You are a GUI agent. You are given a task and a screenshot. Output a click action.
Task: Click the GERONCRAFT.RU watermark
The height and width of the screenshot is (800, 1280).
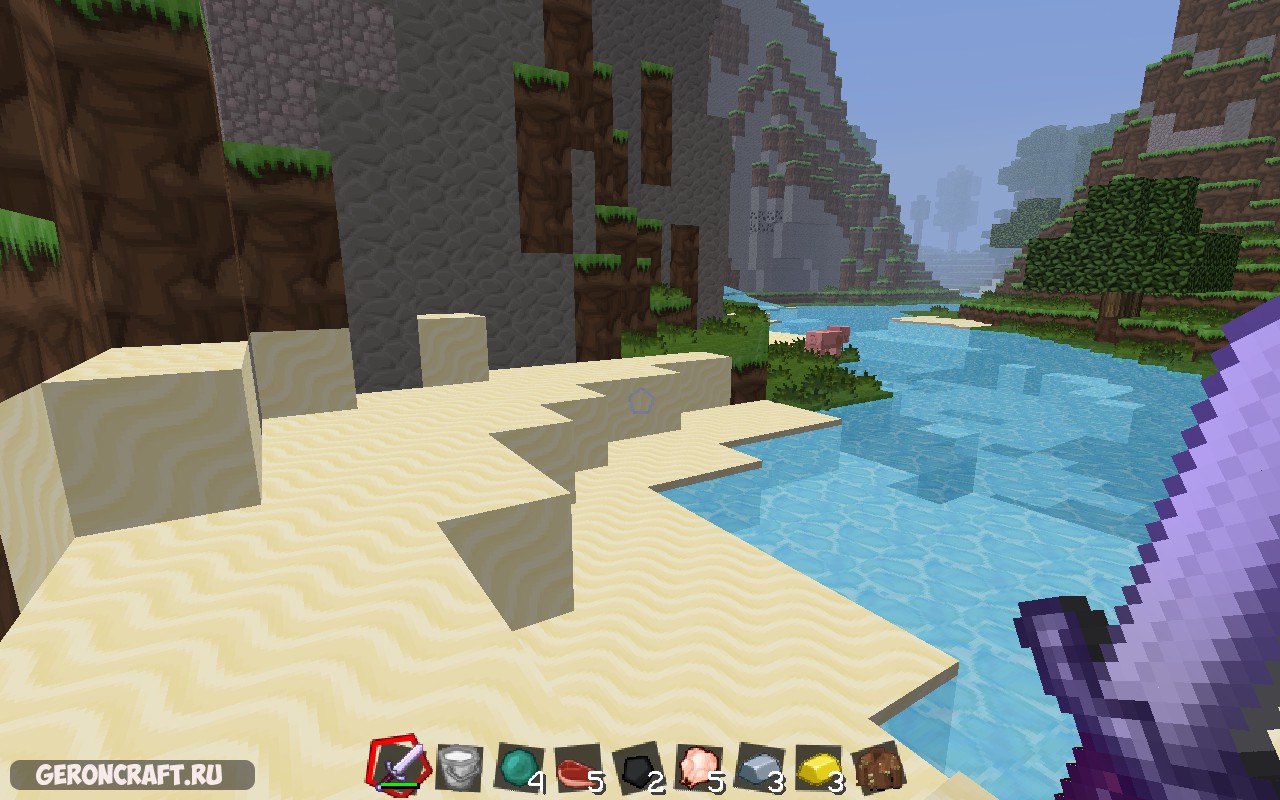pyautogui.click(x=130, y=775)
